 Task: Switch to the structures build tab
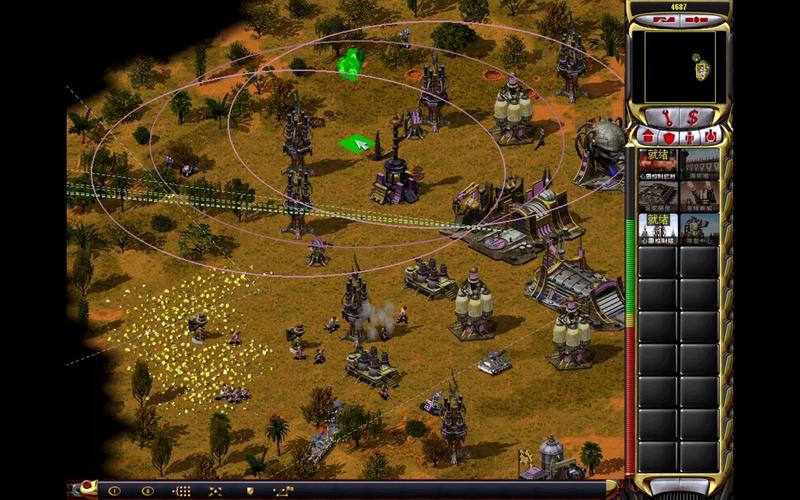click(645, 135)
